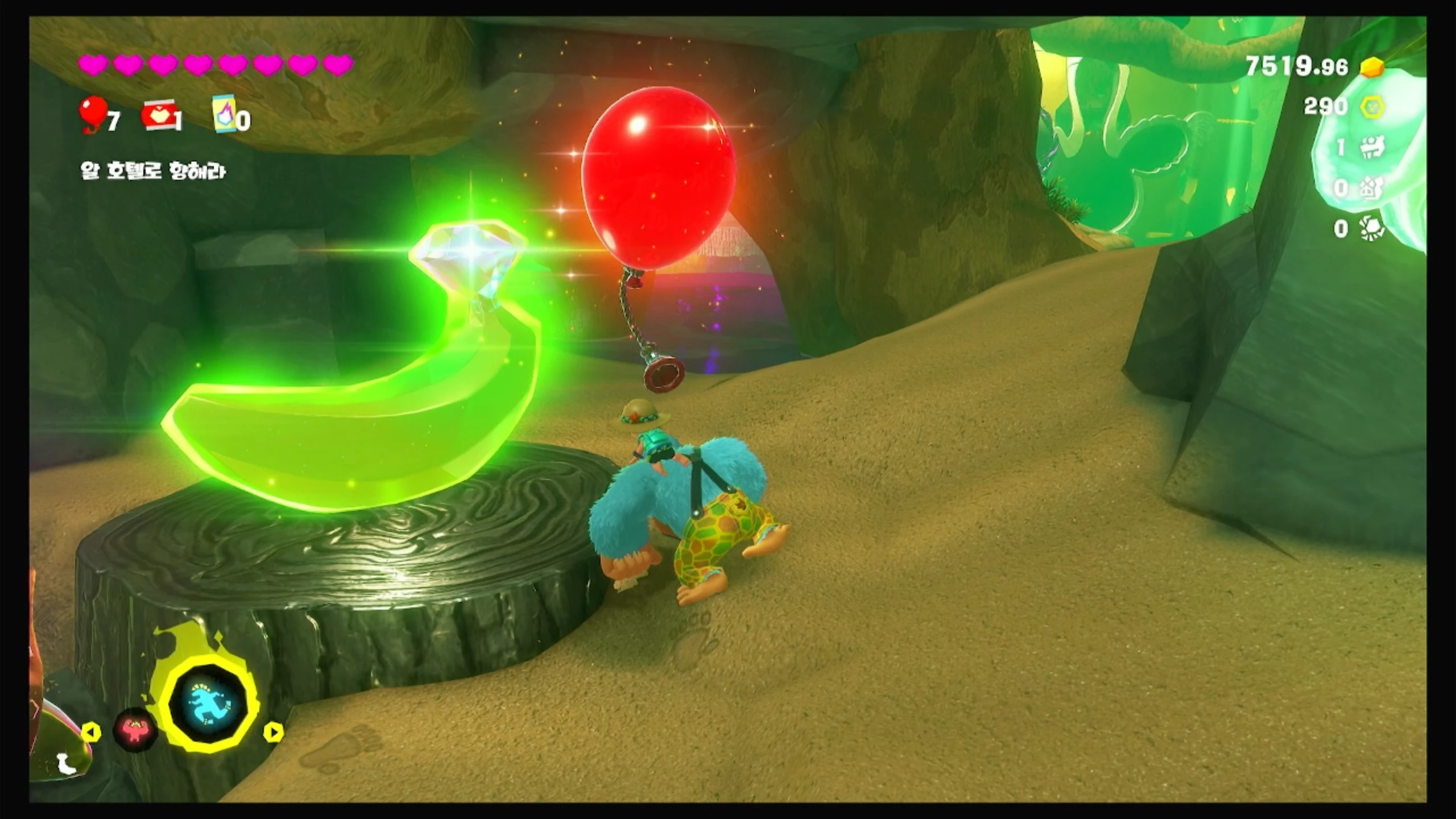The image size is (1456, 819).
Task: Choose the red Kong Bananza transformation
Action: tap(135, 729)
